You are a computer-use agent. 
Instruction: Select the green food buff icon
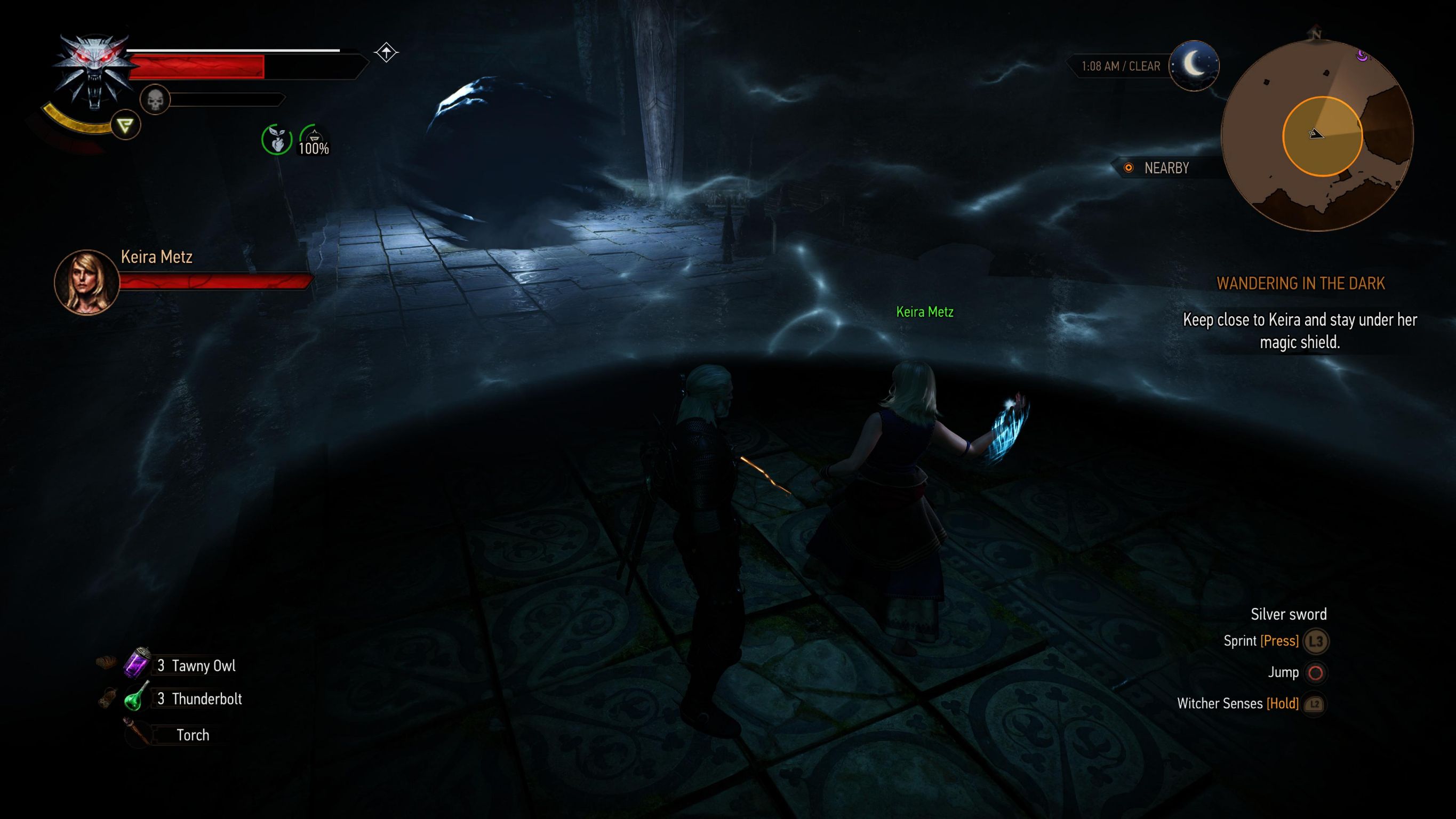click(x=276, y=140)
